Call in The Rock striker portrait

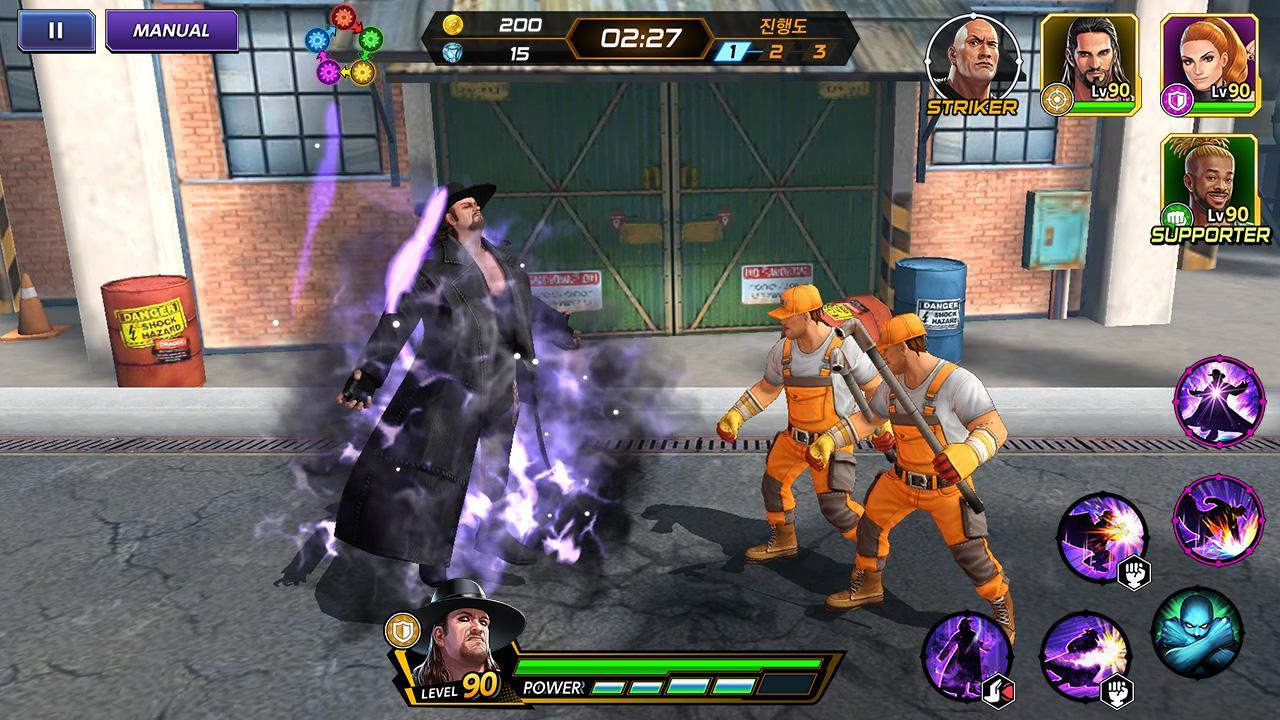[x=972, y=60]
